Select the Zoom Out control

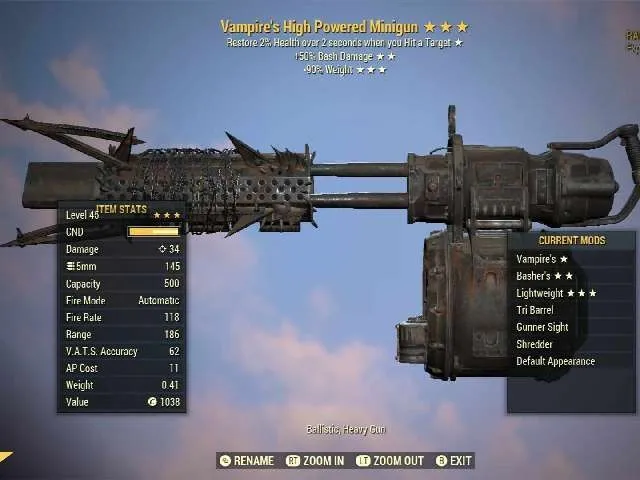389,461
